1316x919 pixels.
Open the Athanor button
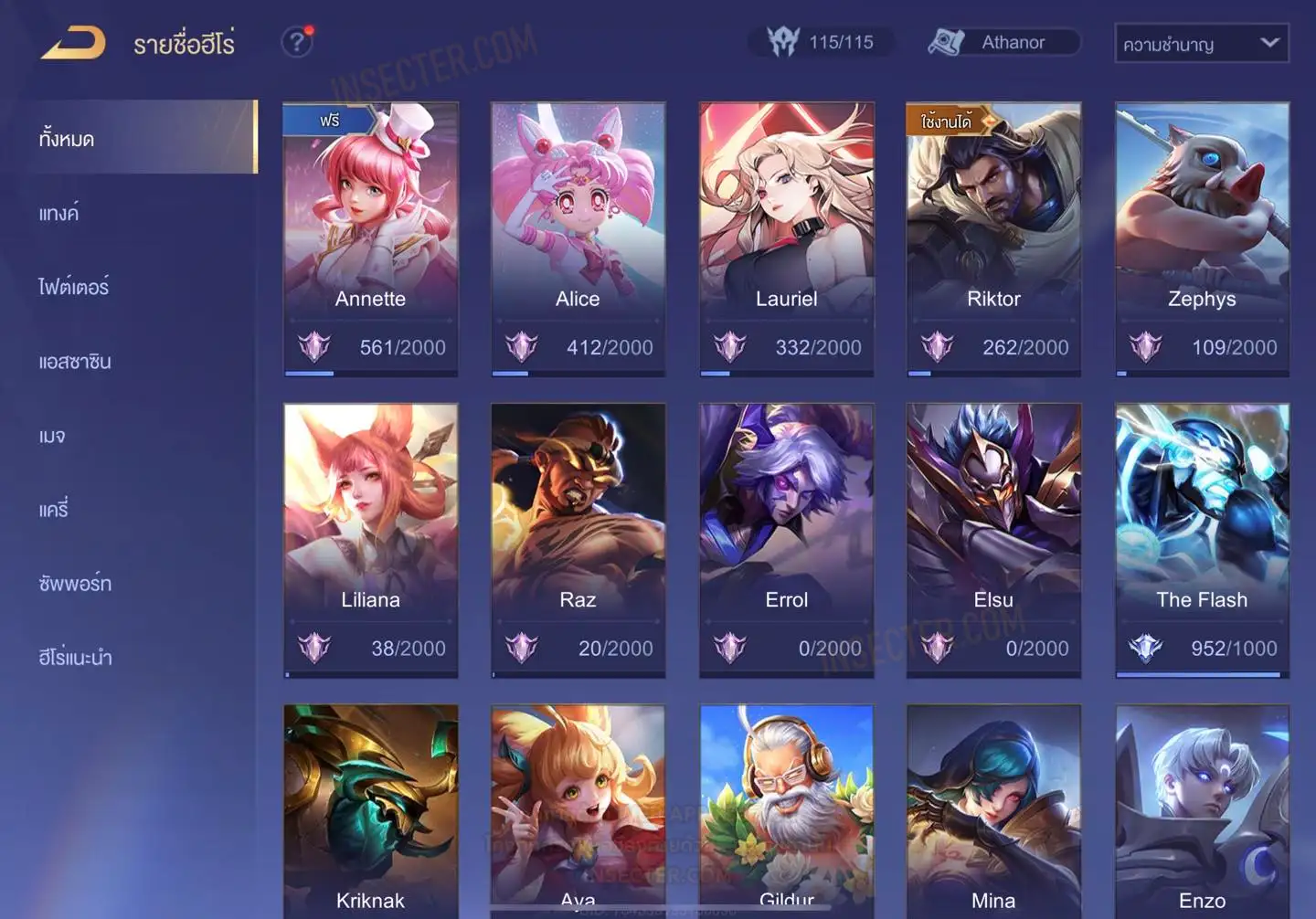pyautogui.click(x=1004, y=42)
